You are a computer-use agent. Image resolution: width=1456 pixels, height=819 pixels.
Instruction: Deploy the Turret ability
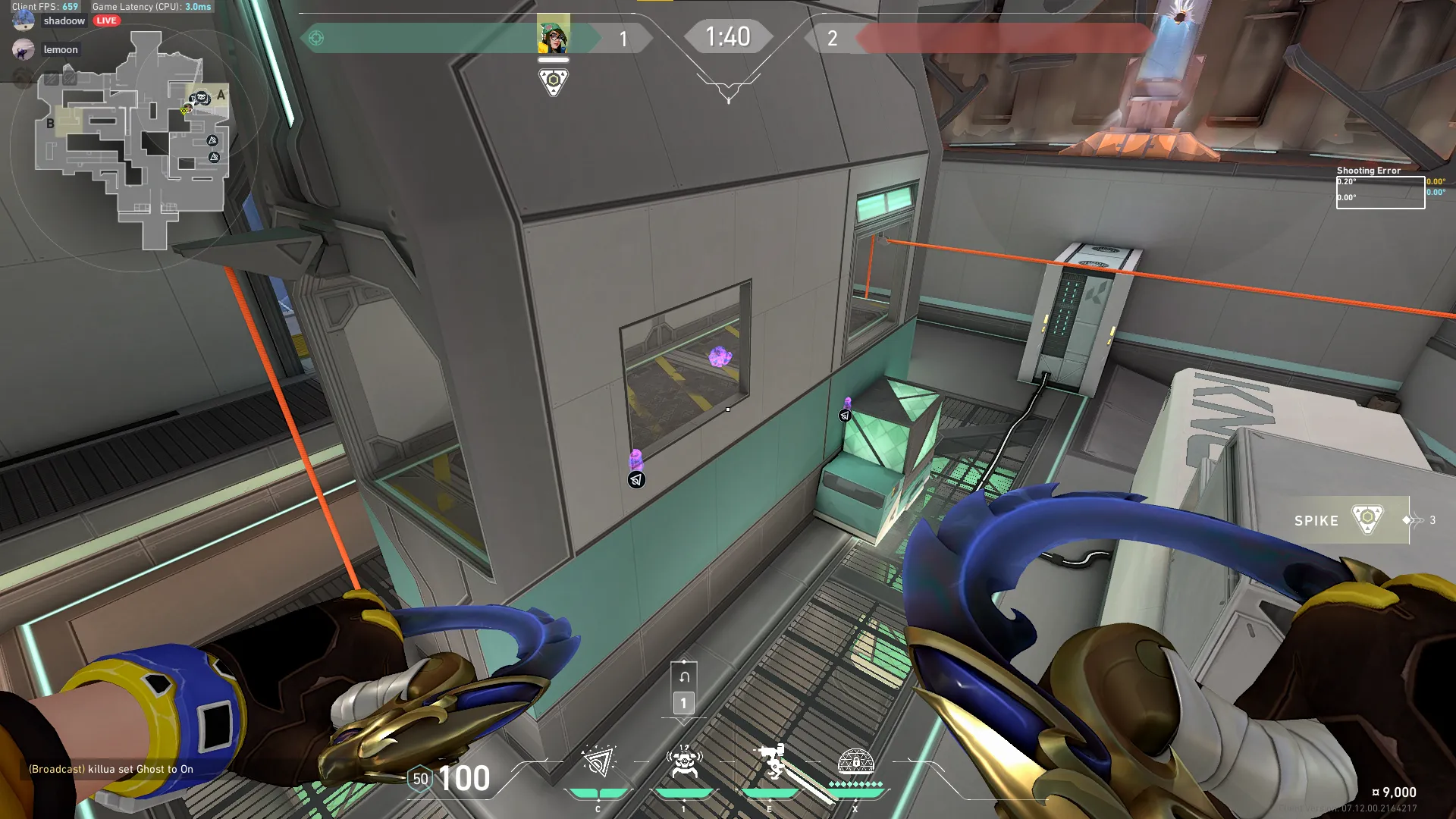770,762
